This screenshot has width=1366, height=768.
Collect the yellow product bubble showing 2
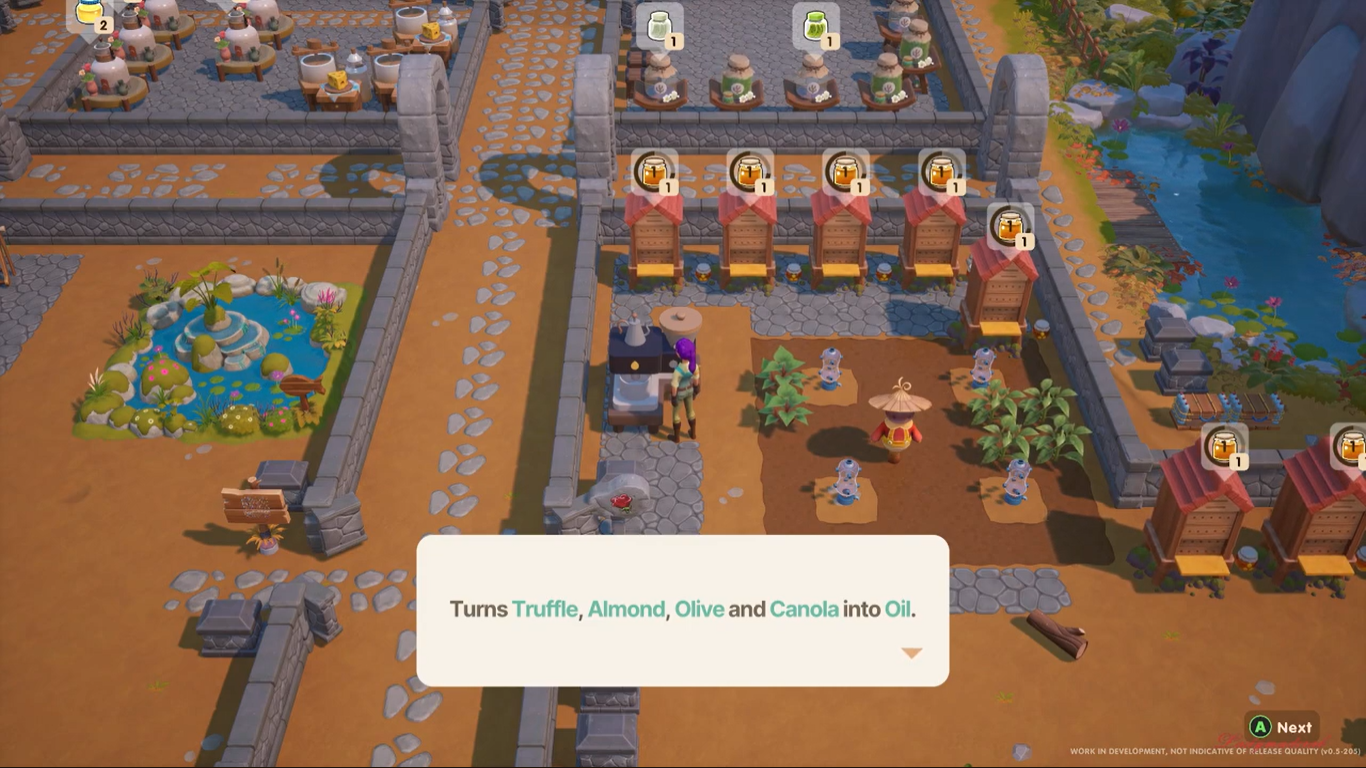coord(91,13)
